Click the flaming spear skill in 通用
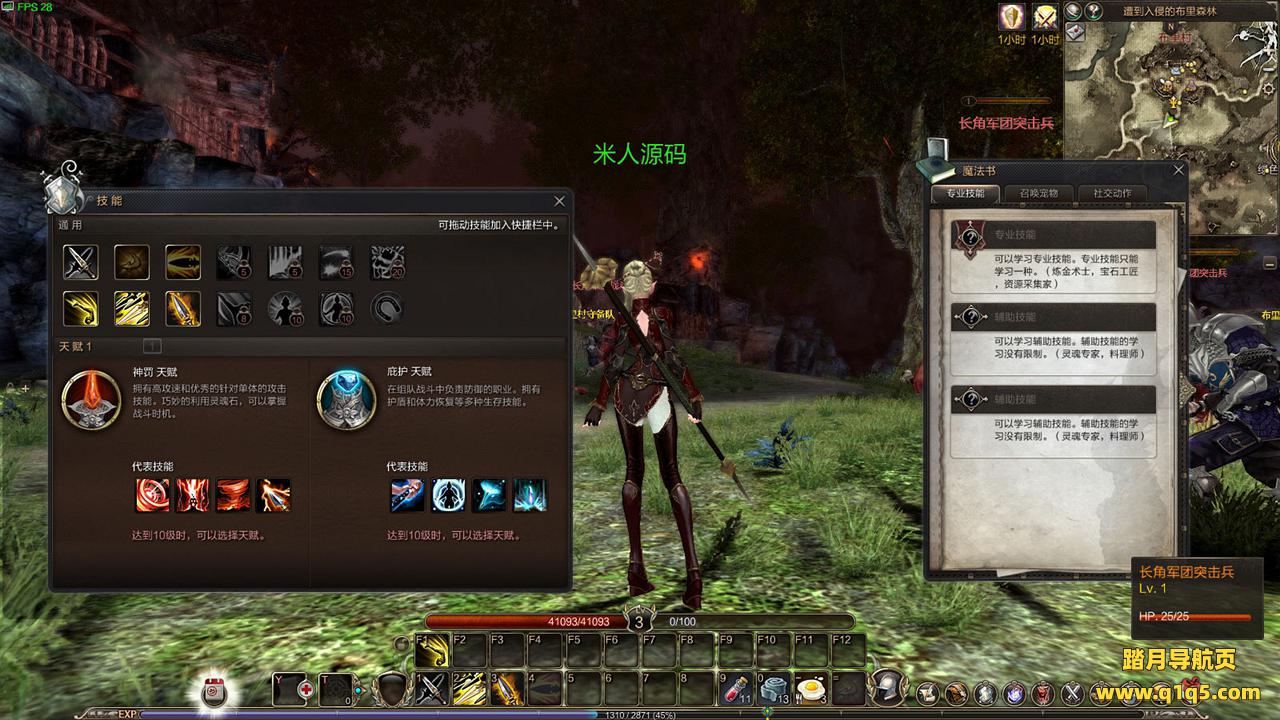 (183, 309)
